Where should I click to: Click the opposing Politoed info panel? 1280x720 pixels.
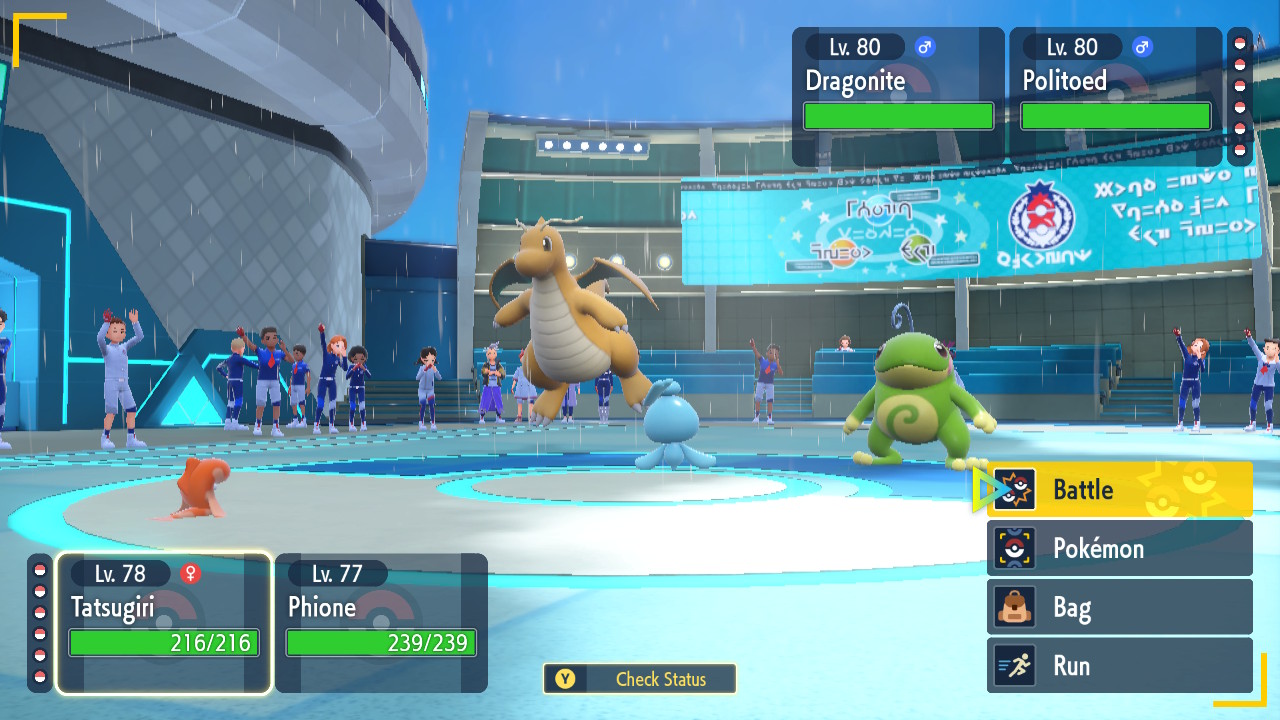coord(1115,96)
